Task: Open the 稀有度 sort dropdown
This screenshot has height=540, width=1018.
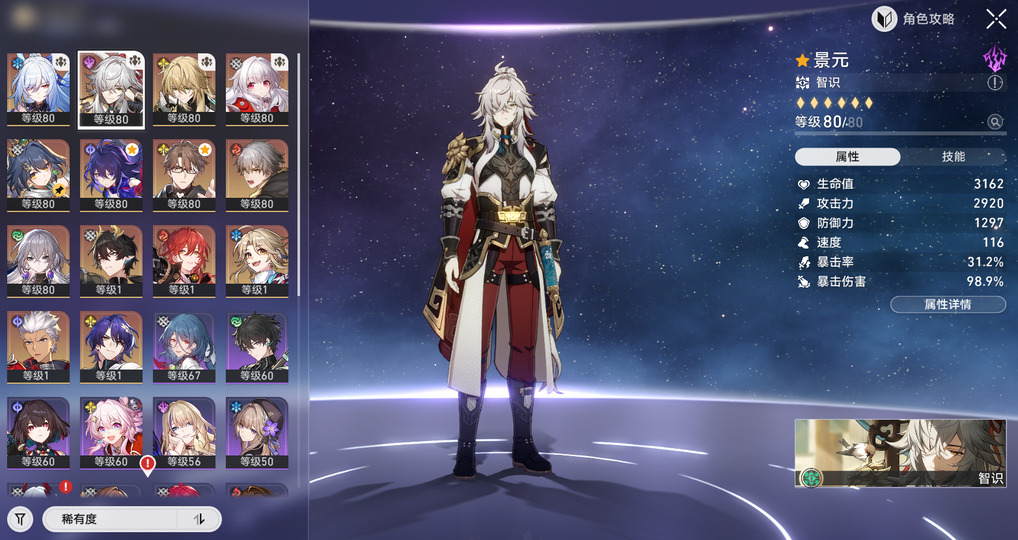Action: pos(110,519)
